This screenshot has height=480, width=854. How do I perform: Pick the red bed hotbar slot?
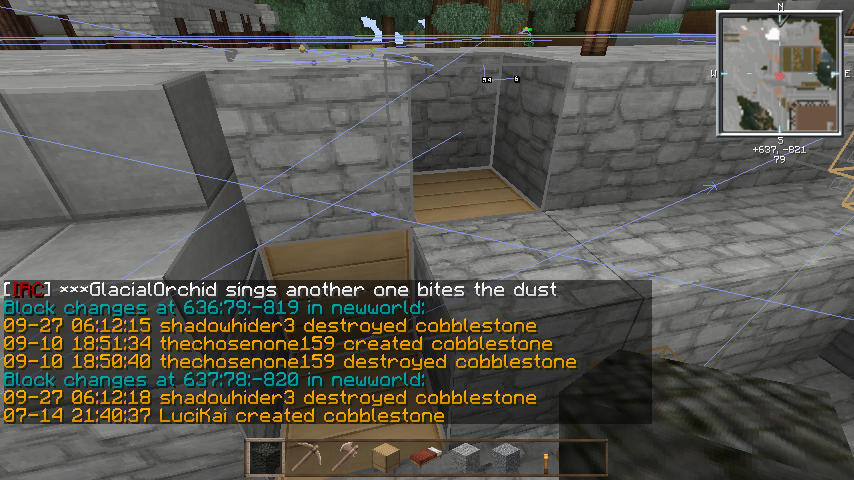425,458
